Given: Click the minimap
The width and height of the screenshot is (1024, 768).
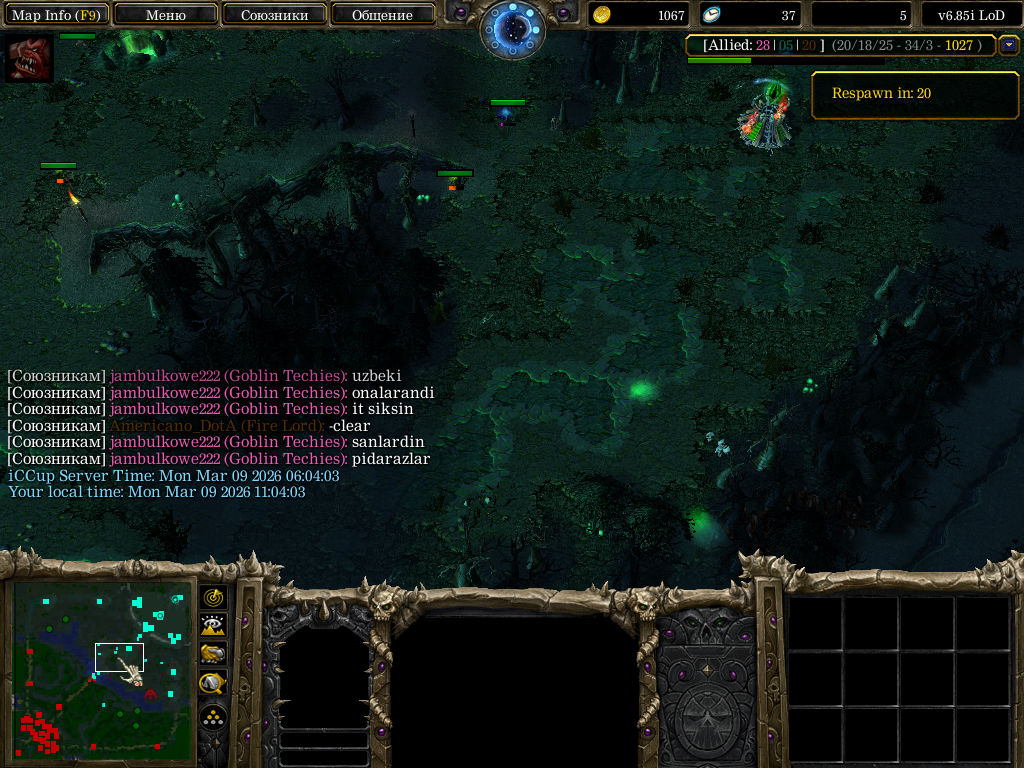Looking at the screenshot, I should tap(101, 668).
